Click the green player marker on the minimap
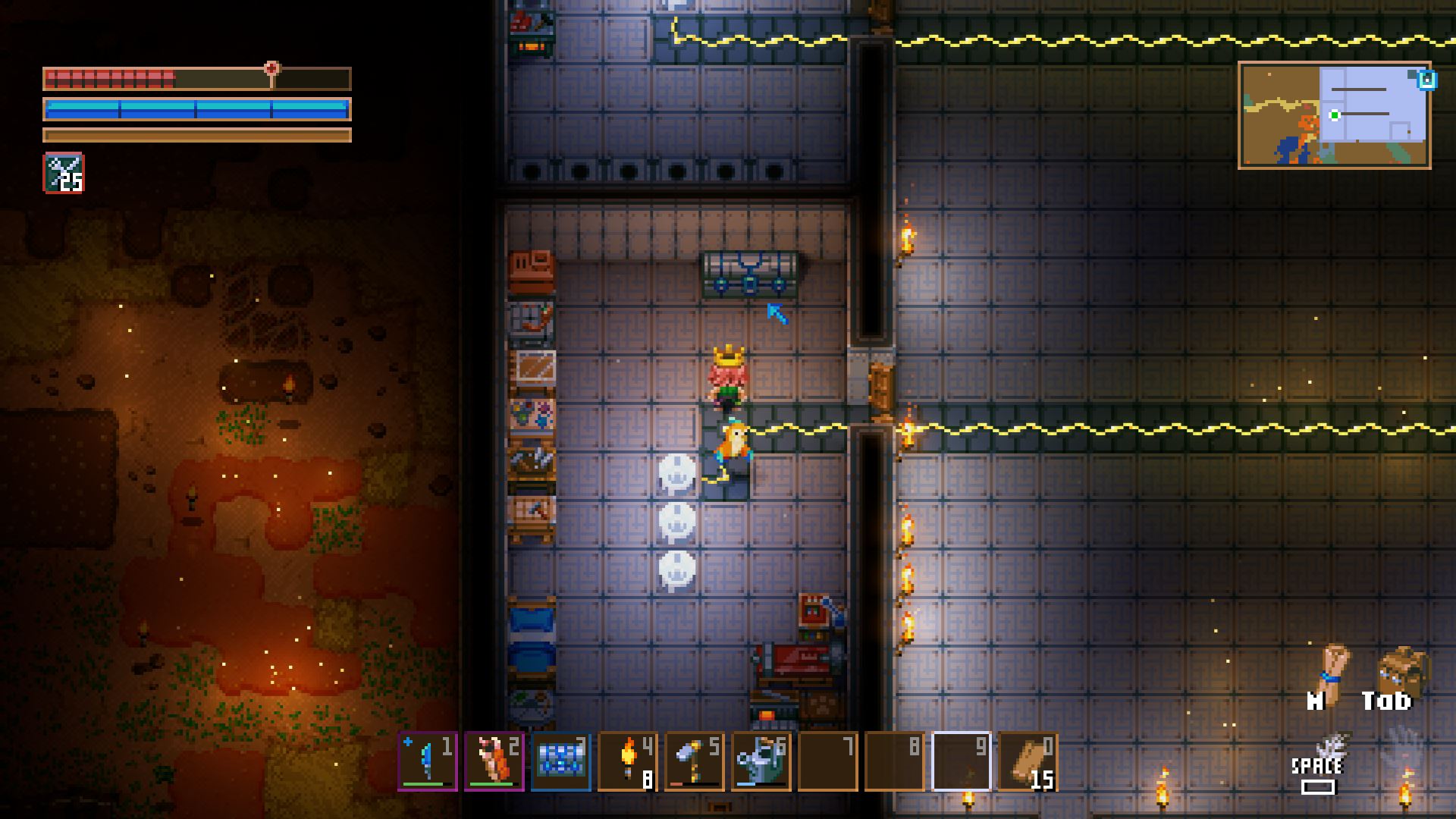Screen dimensions: 1456x819 (1335, 116)
